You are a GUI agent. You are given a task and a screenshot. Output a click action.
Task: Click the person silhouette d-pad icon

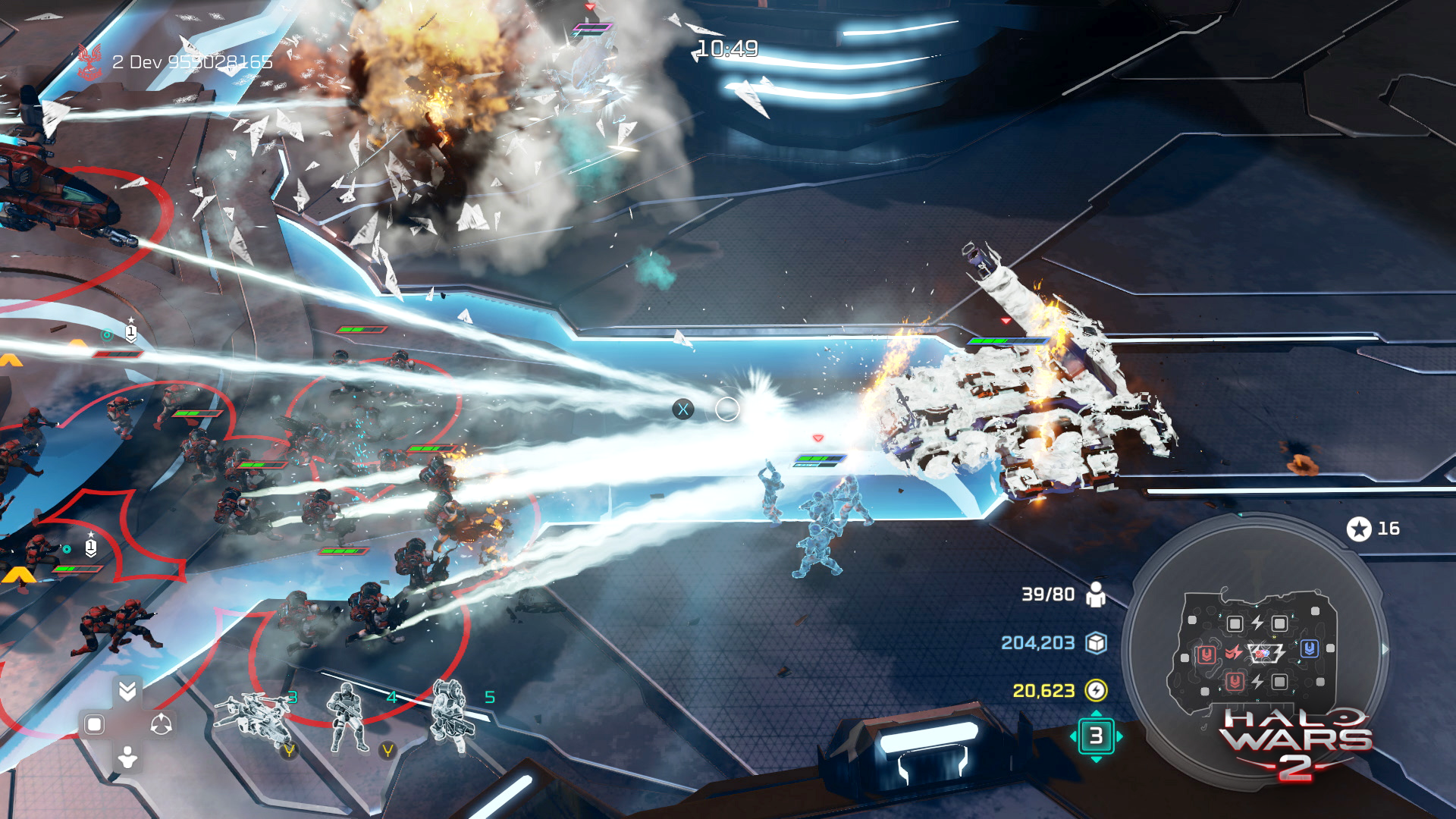point(127,757)
